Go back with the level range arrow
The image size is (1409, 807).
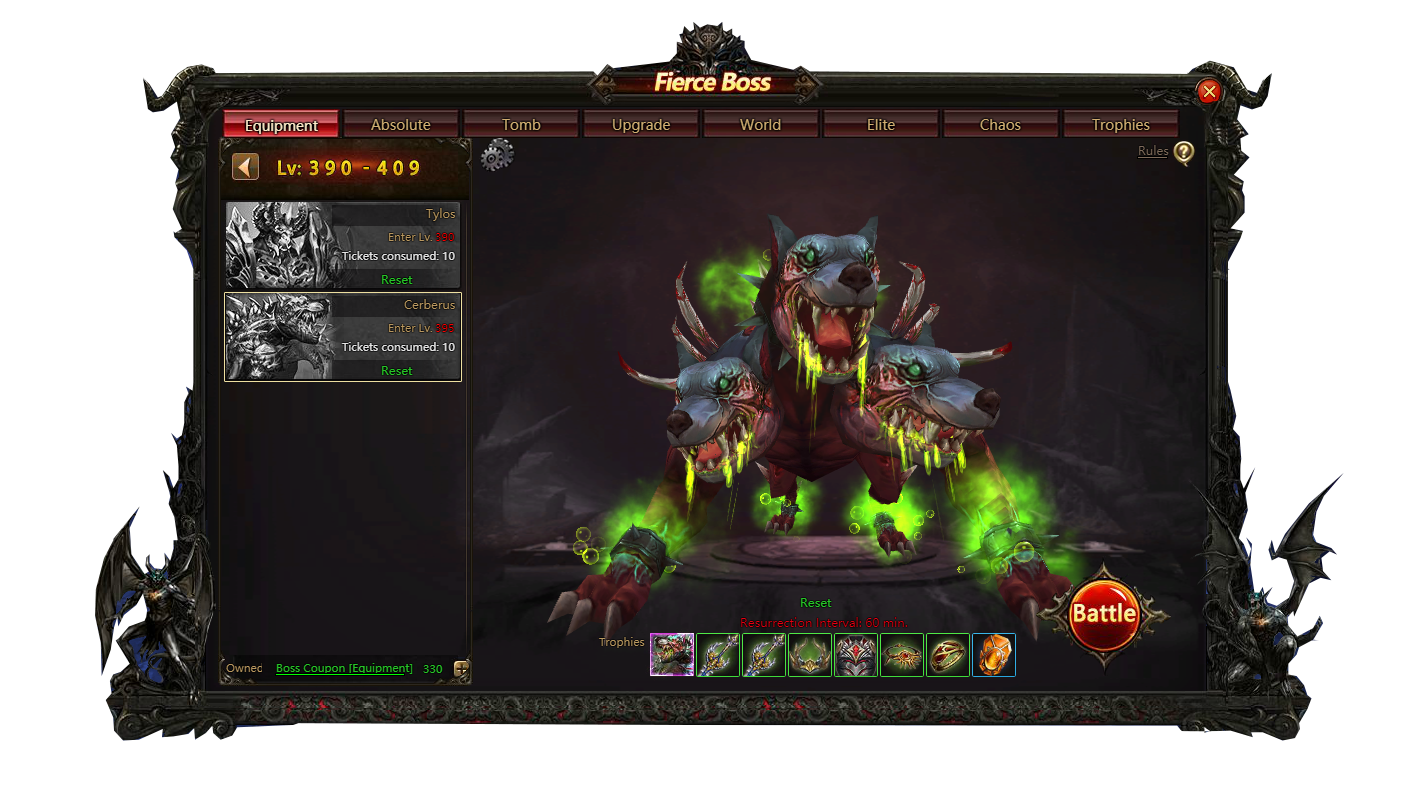pyautogui.click(x=246, y=167)
